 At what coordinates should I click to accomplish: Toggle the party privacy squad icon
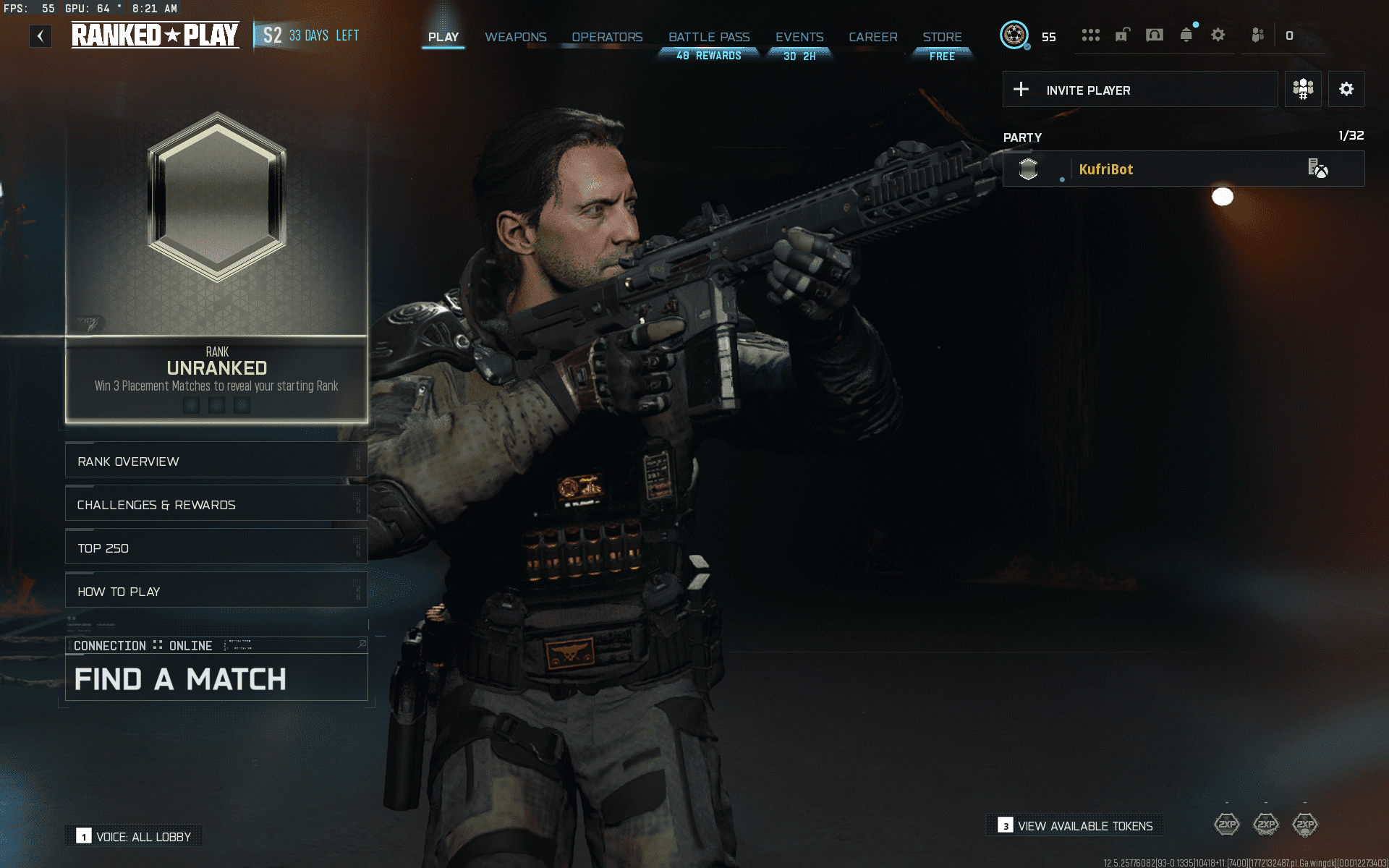point(1257,35)
